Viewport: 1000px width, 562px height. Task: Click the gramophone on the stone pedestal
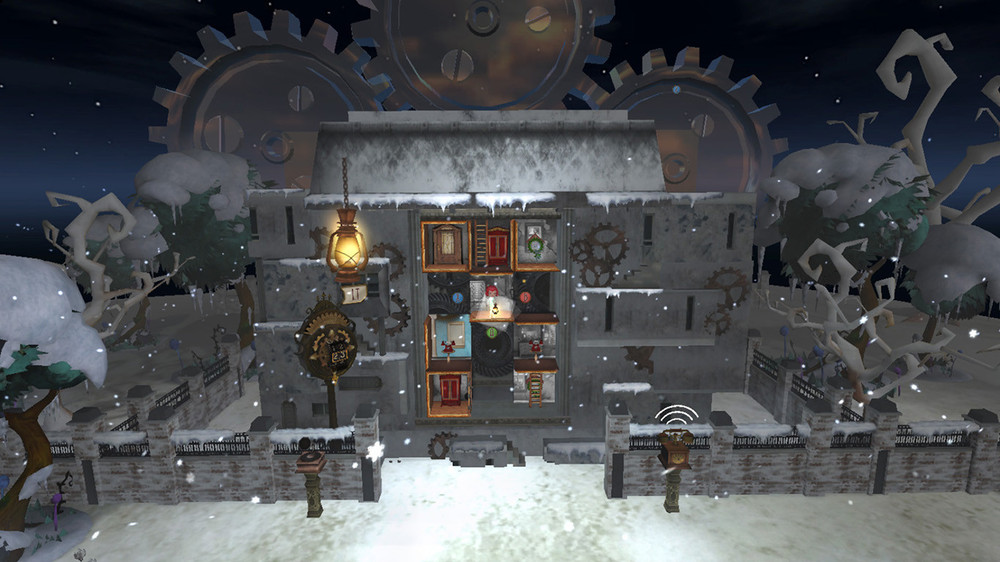click(312, 461)
